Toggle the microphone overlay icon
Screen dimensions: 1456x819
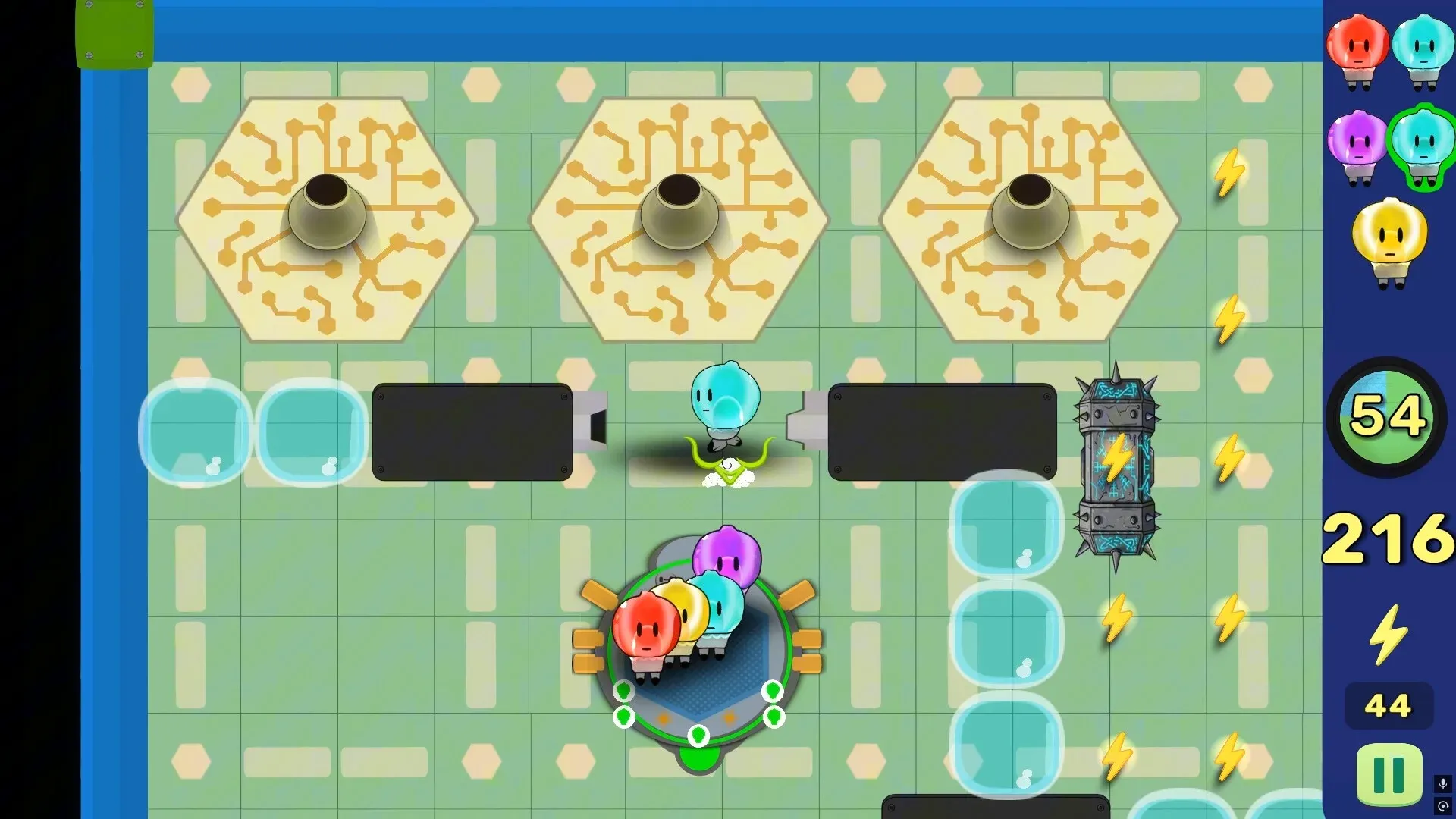(1442, 783)
